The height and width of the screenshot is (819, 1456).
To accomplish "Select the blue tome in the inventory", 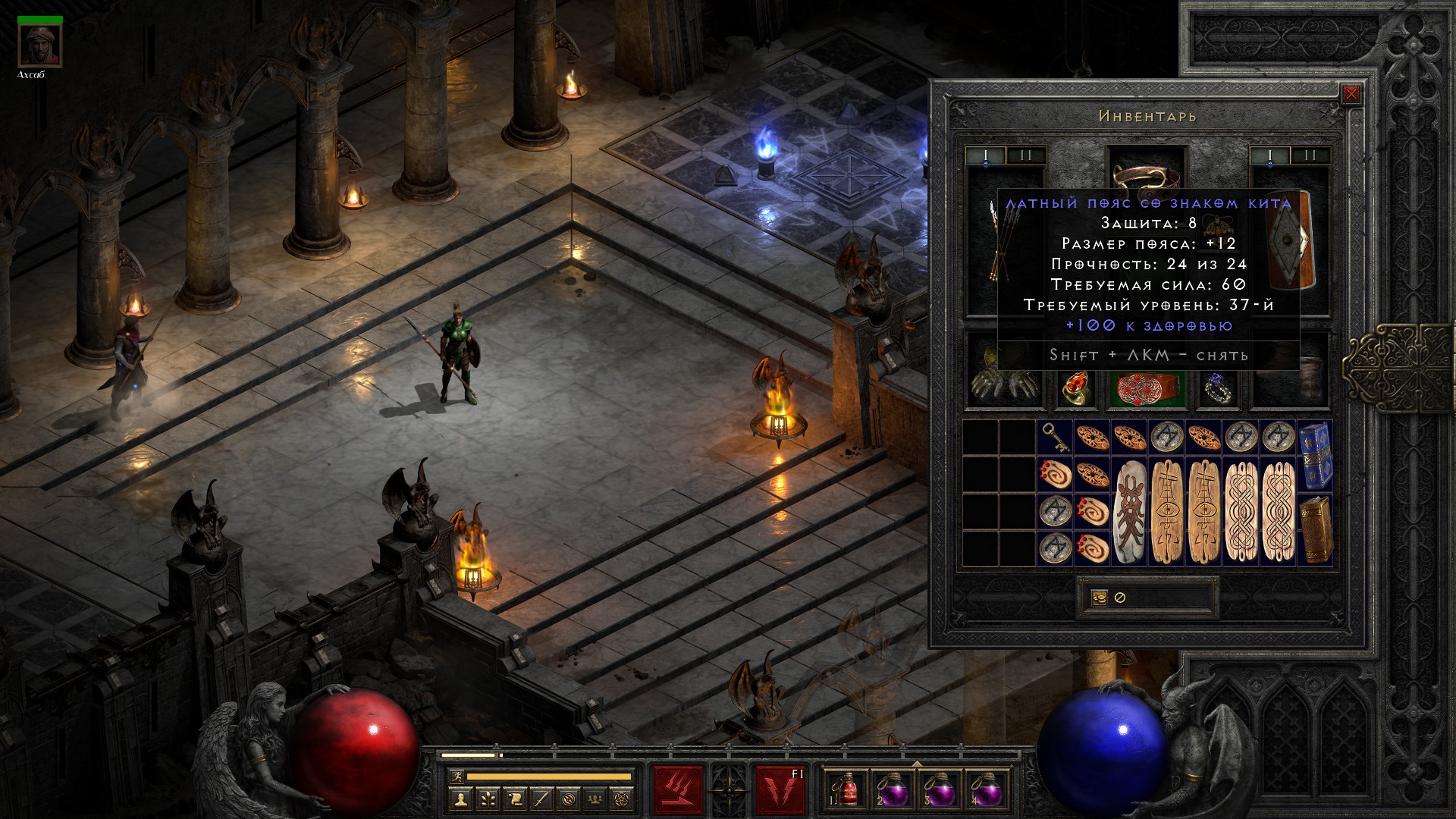I will [x=1314, y=455].
